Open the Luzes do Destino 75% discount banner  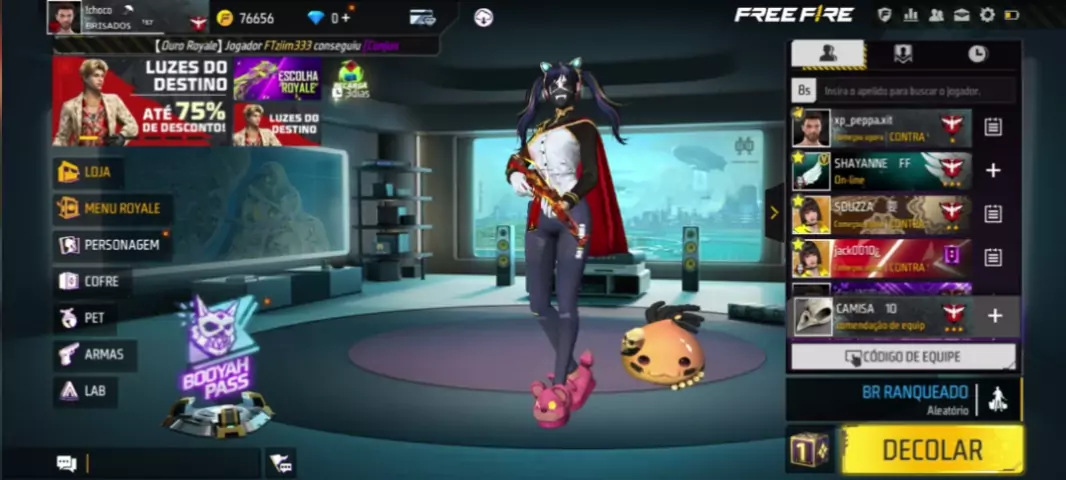coord(140,101)
